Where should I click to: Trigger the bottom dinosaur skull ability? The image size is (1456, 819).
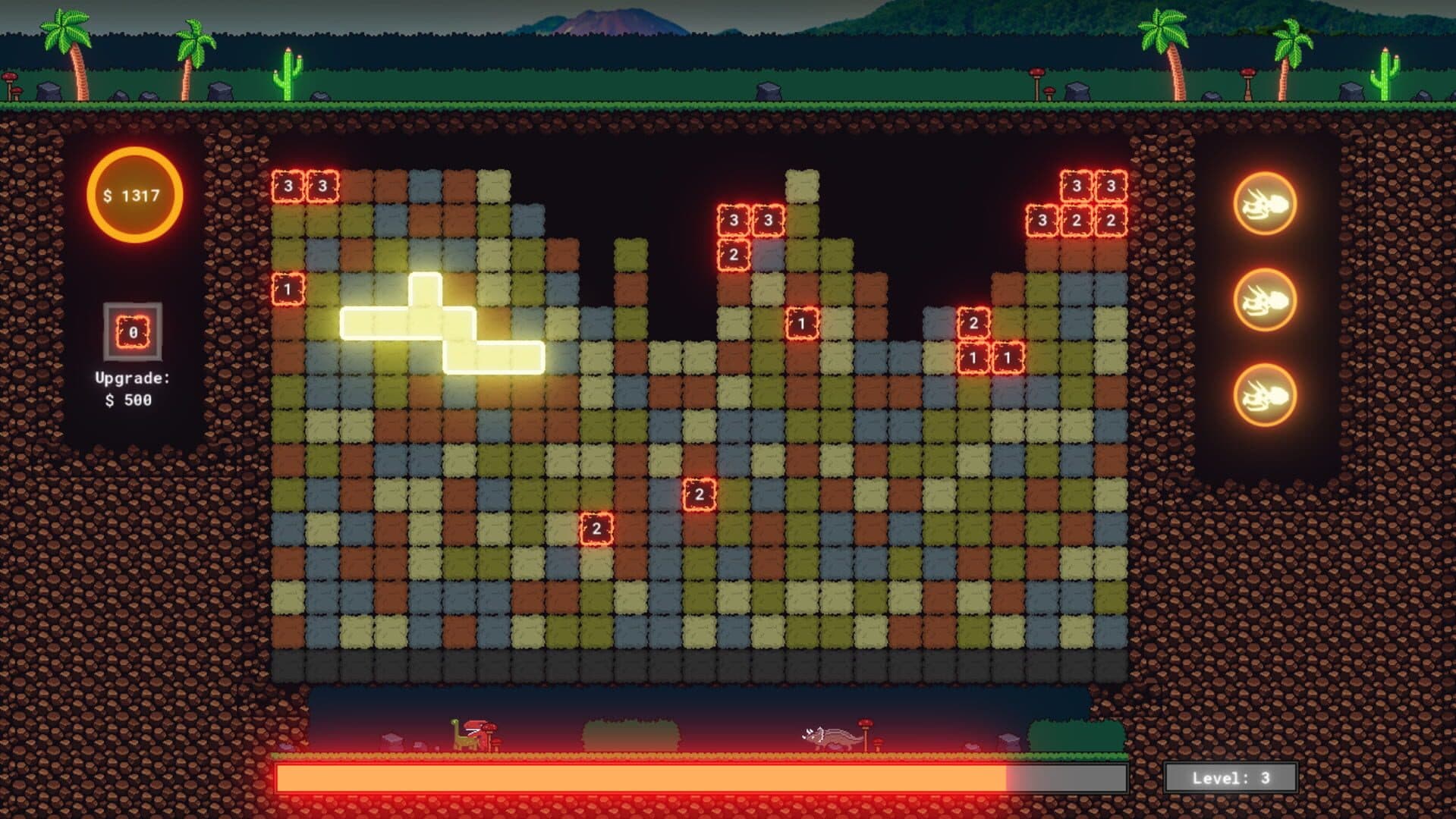coord(1264,396)
